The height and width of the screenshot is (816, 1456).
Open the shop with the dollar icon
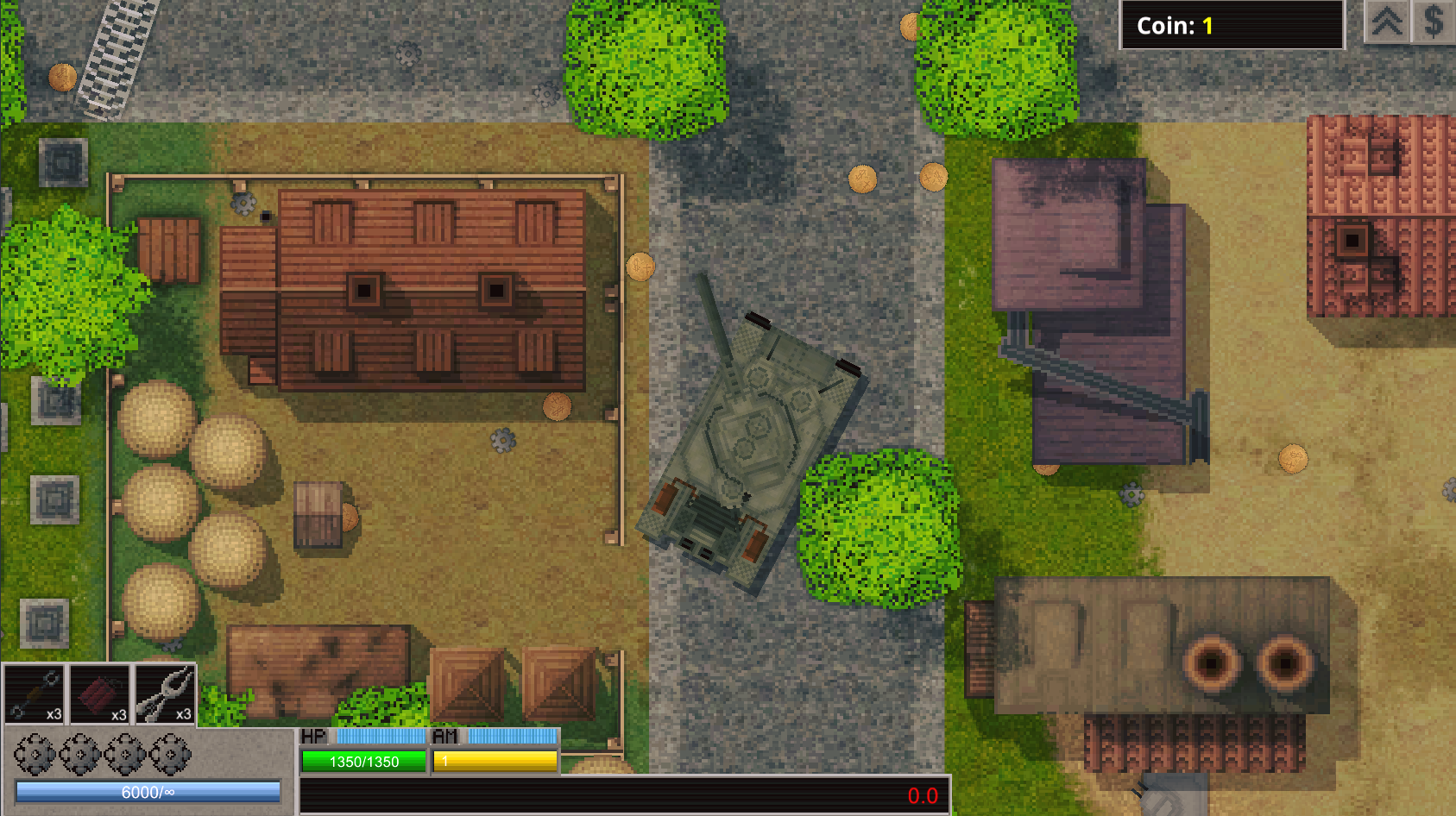tap(1434, 23)
